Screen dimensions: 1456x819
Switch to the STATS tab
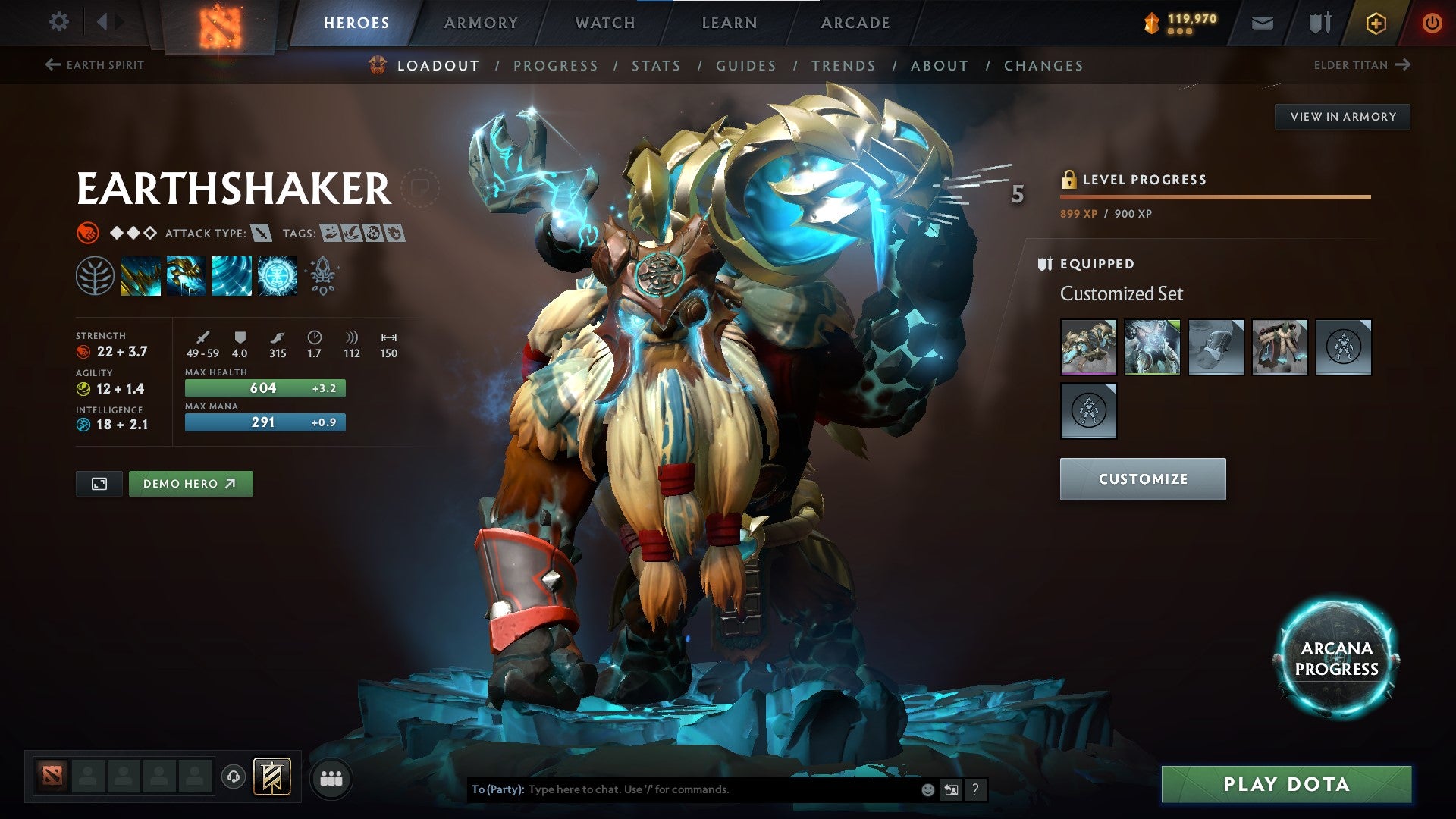click(x=657, y=66)
